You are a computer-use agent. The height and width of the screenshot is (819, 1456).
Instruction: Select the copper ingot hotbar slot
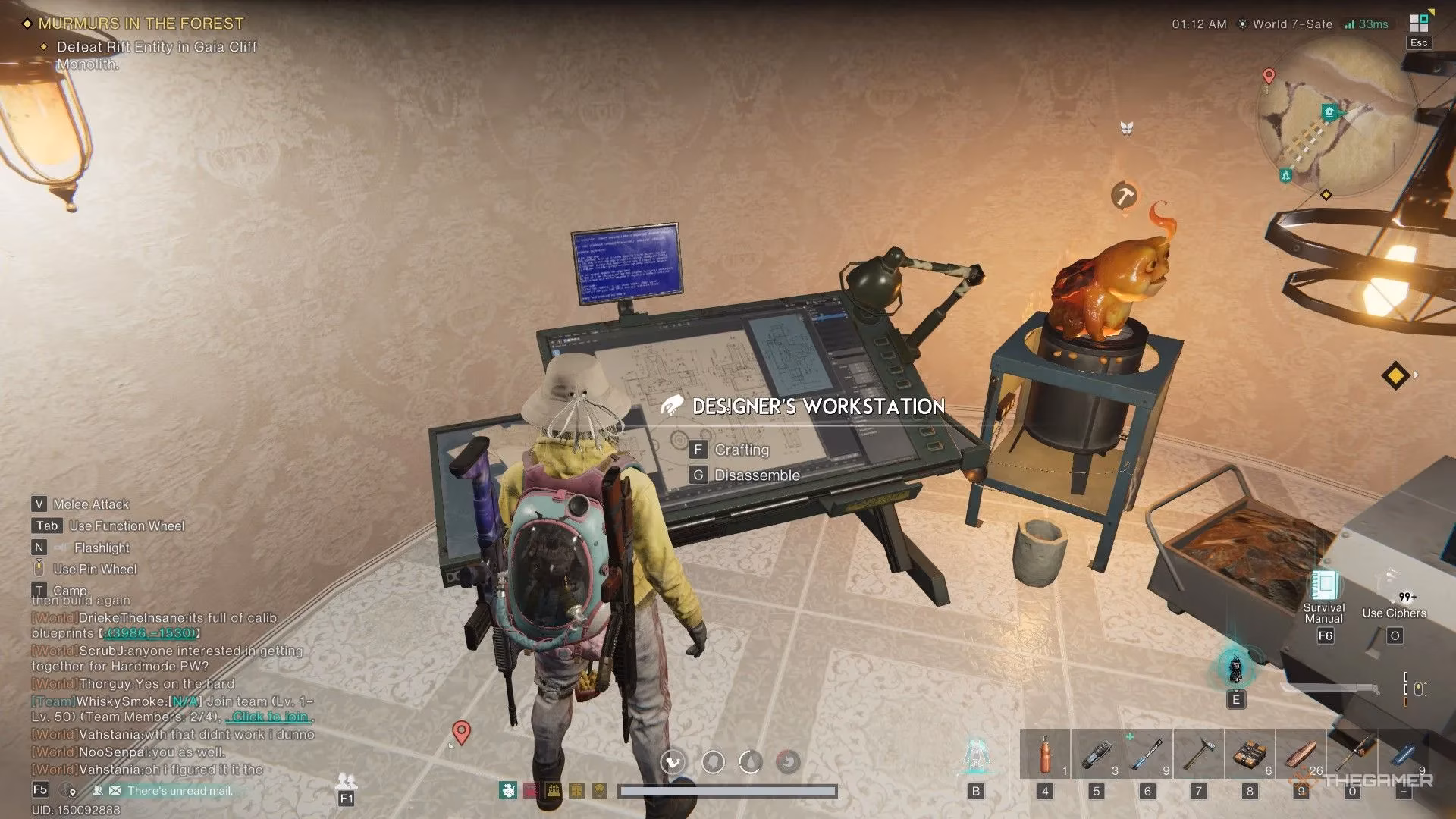tap(1301, 755)
